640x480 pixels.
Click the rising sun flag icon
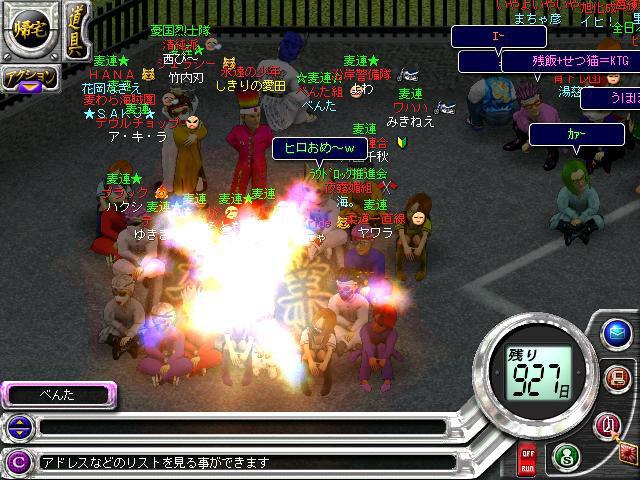pyautogui.click(x=629, y=455)
